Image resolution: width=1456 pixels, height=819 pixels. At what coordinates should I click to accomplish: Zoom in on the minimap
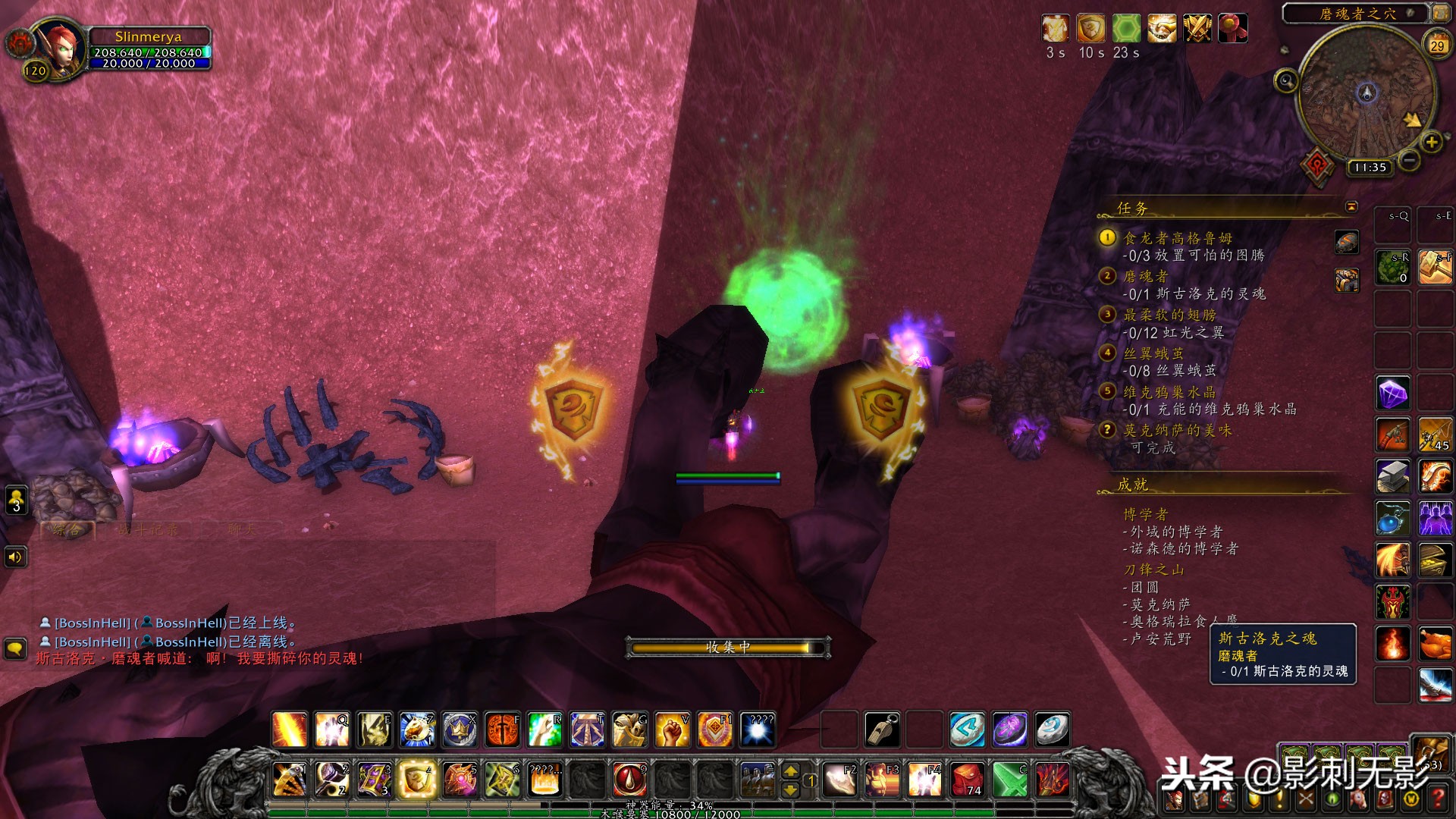coord(1432,142)
